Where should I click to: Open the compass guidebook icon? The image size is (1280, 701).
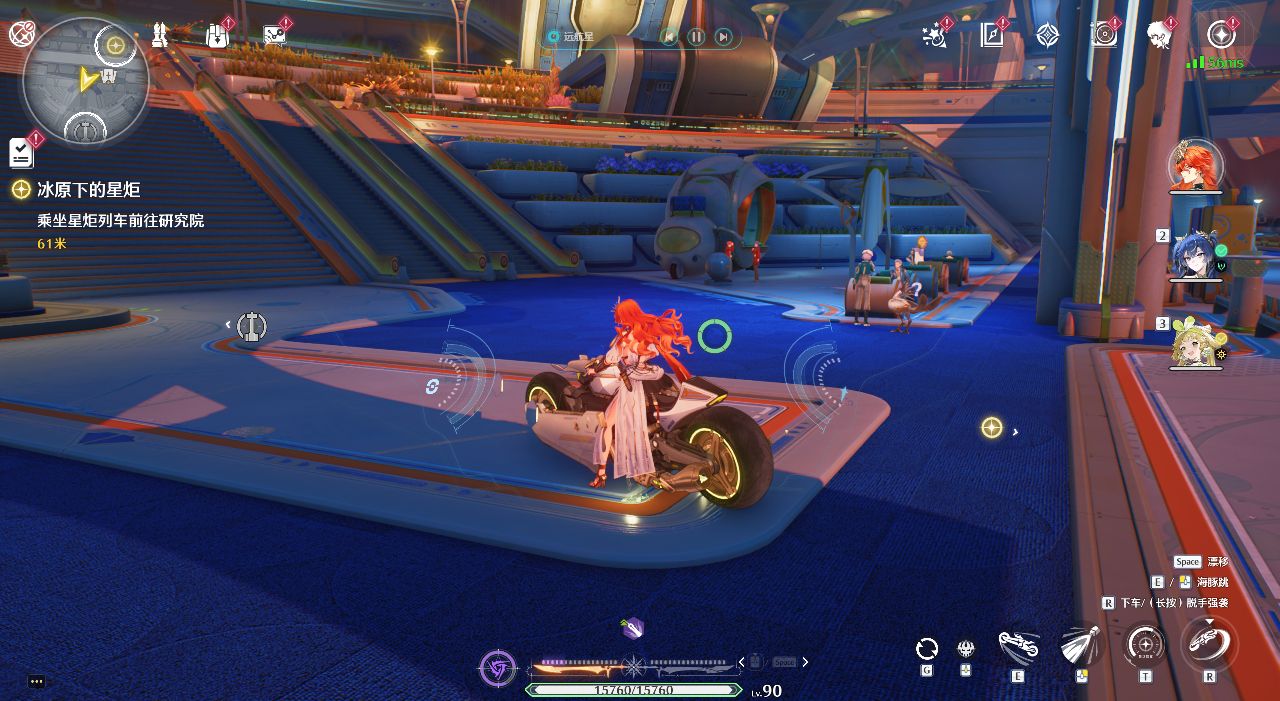click(x=991, y=36)
